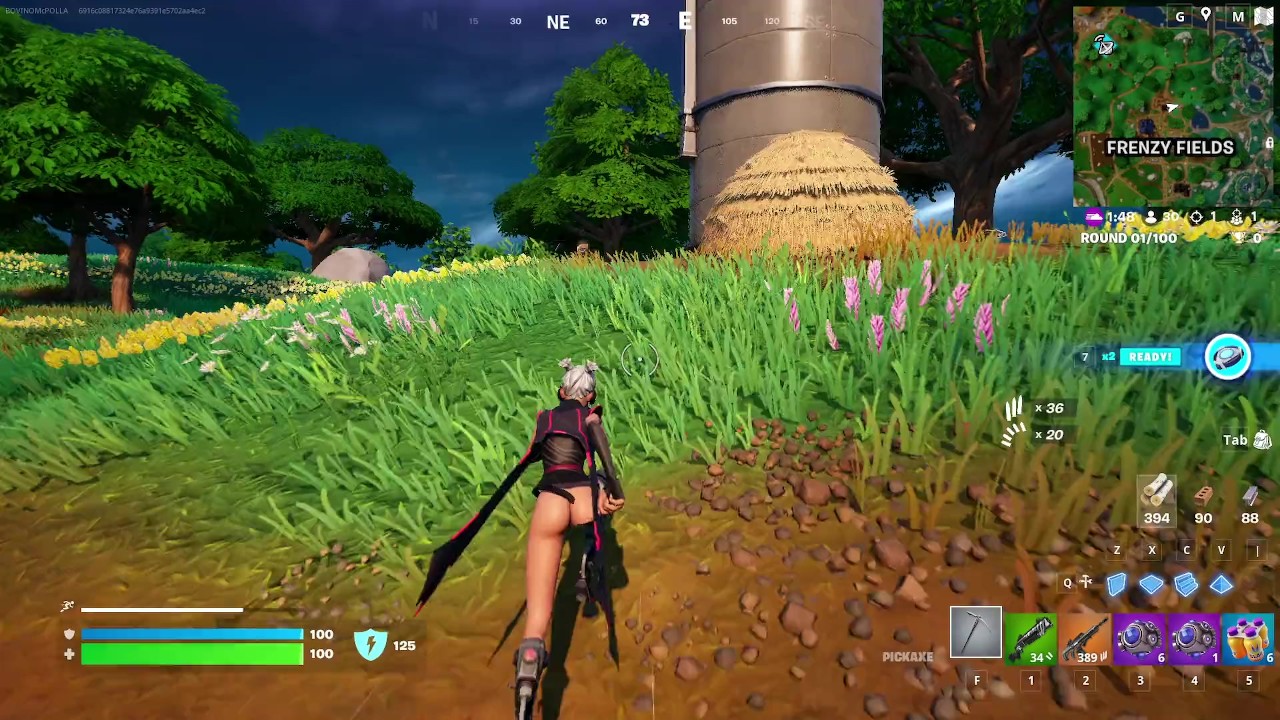The image size is (1280, 720).
Task: Select the assault rifle in slot 2
Action: pos(1085,635)
